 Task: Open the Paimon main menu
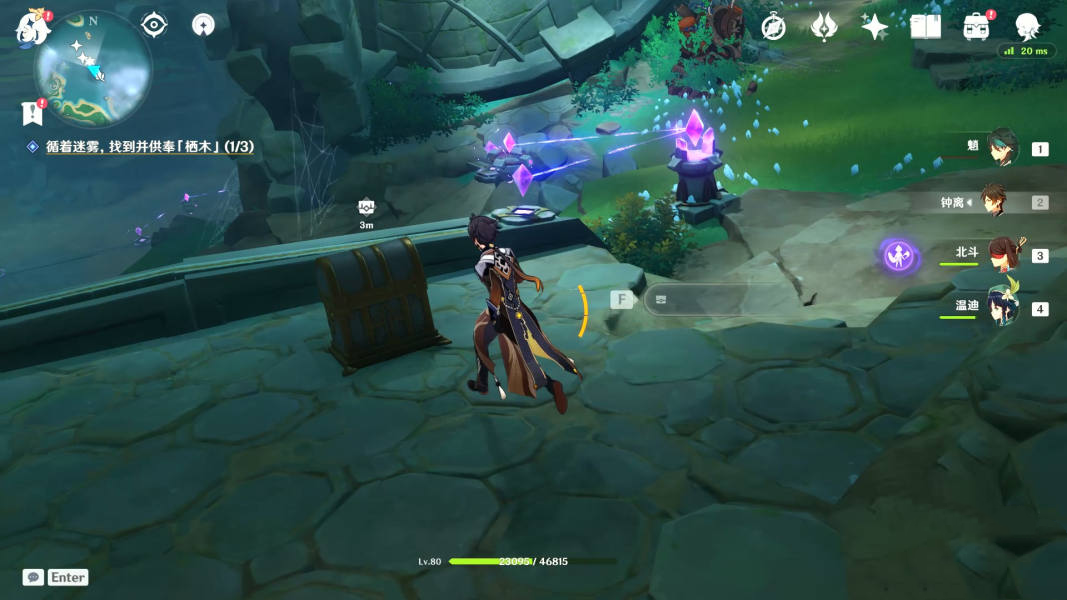[x=32, y=27]
